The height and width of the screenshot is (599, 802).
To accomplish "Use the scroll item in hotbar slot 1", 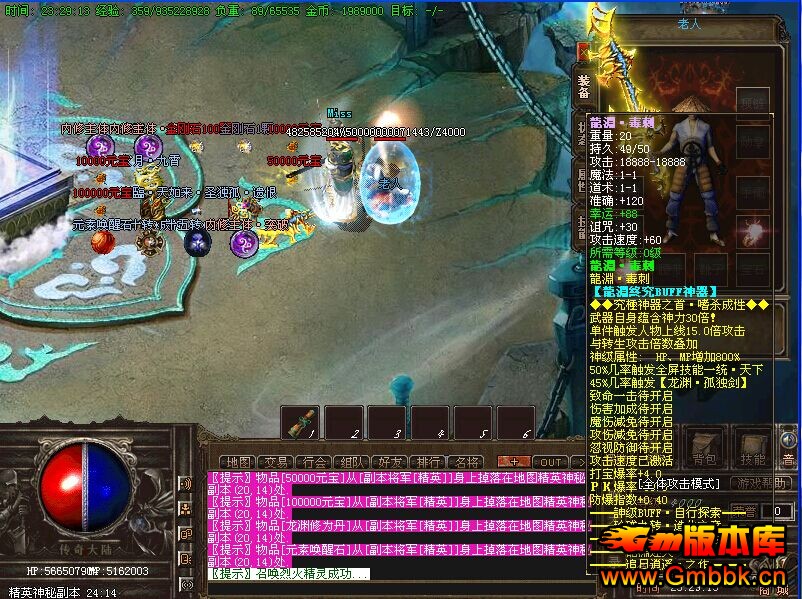I will pos(300,421).
